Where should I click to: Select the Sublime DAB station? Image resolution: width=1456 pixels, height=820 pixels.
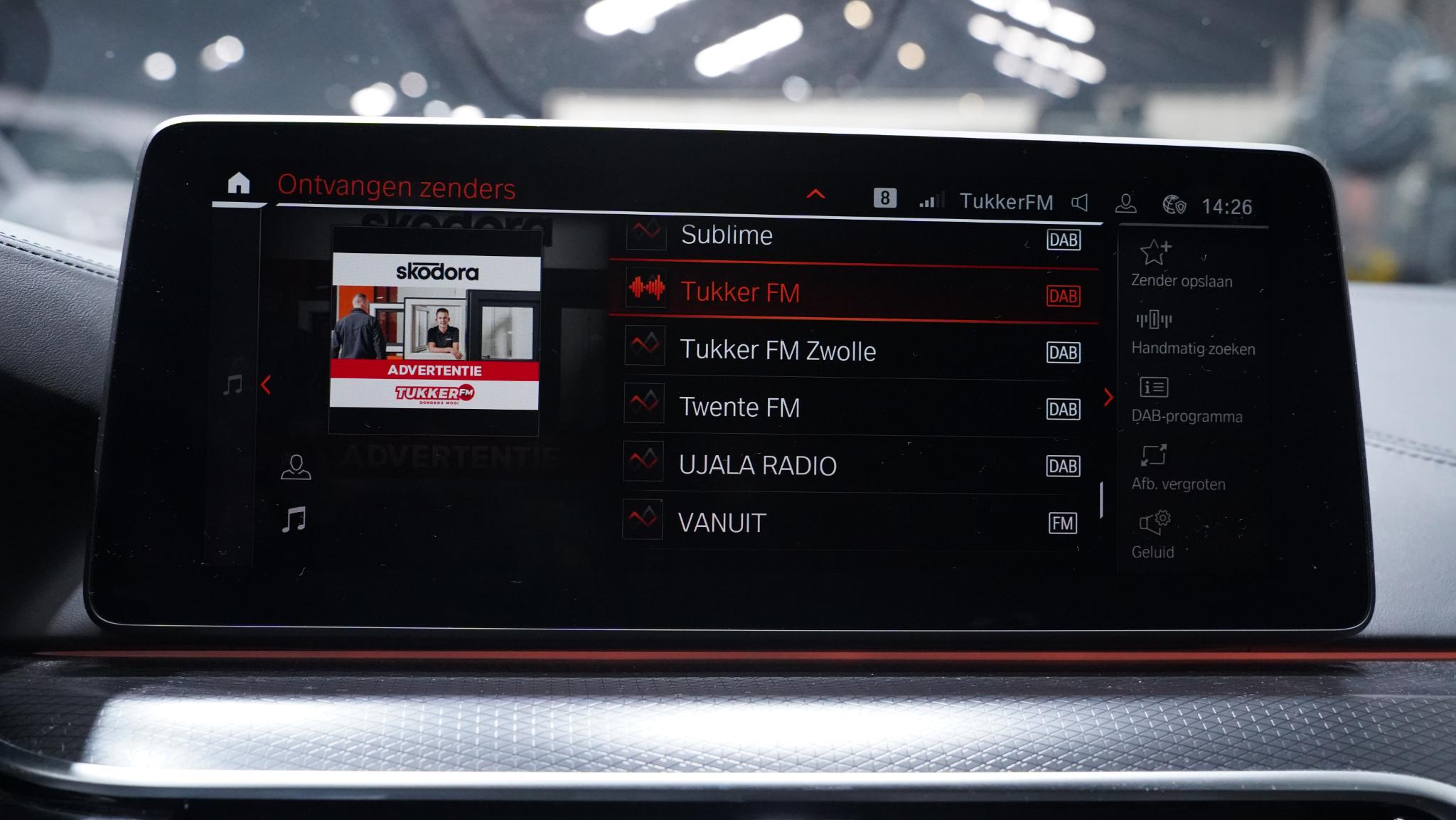click(x=853, y=236)
